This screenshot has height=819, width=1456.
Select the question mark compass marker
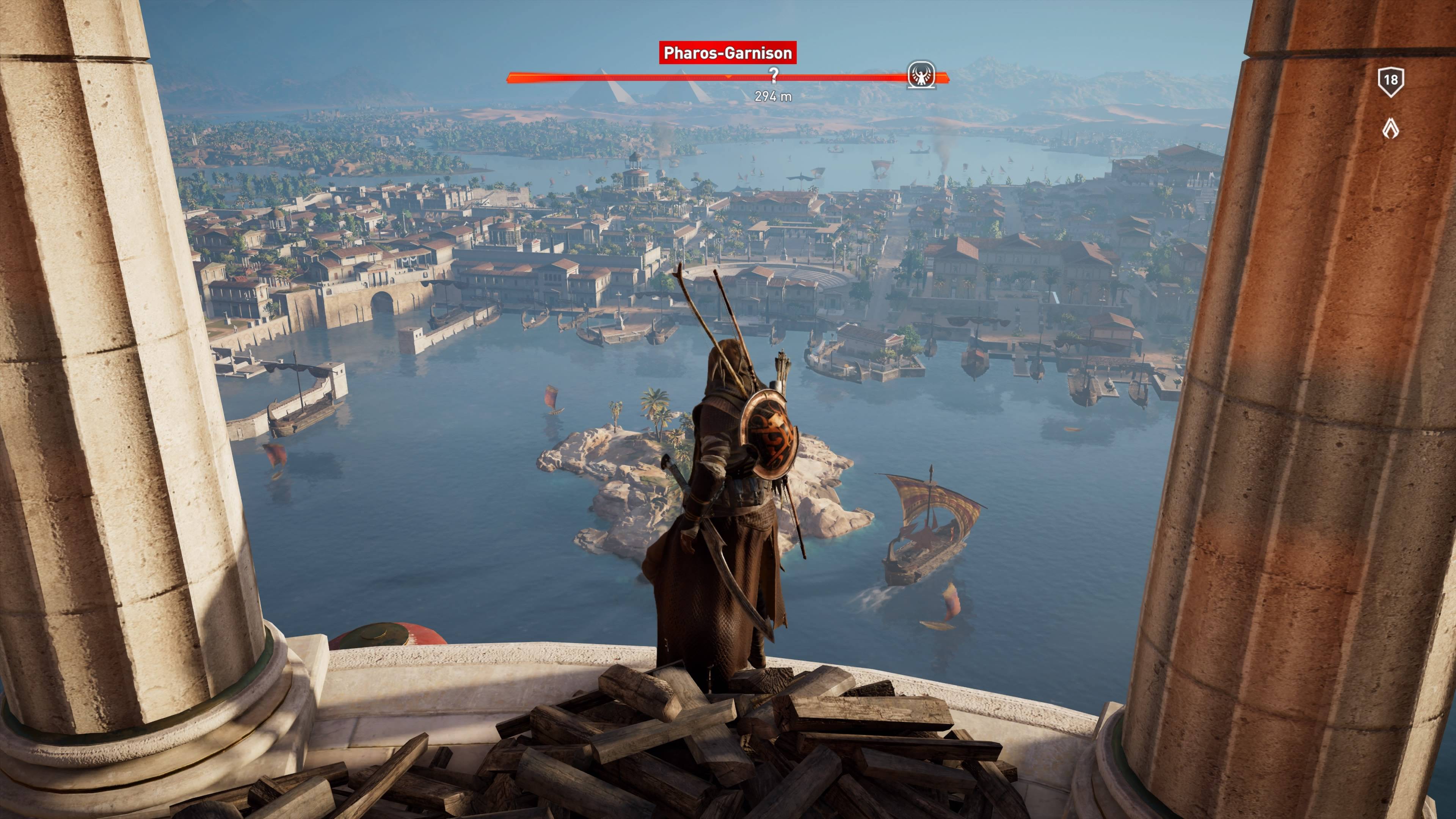click(x=774, y=75)
